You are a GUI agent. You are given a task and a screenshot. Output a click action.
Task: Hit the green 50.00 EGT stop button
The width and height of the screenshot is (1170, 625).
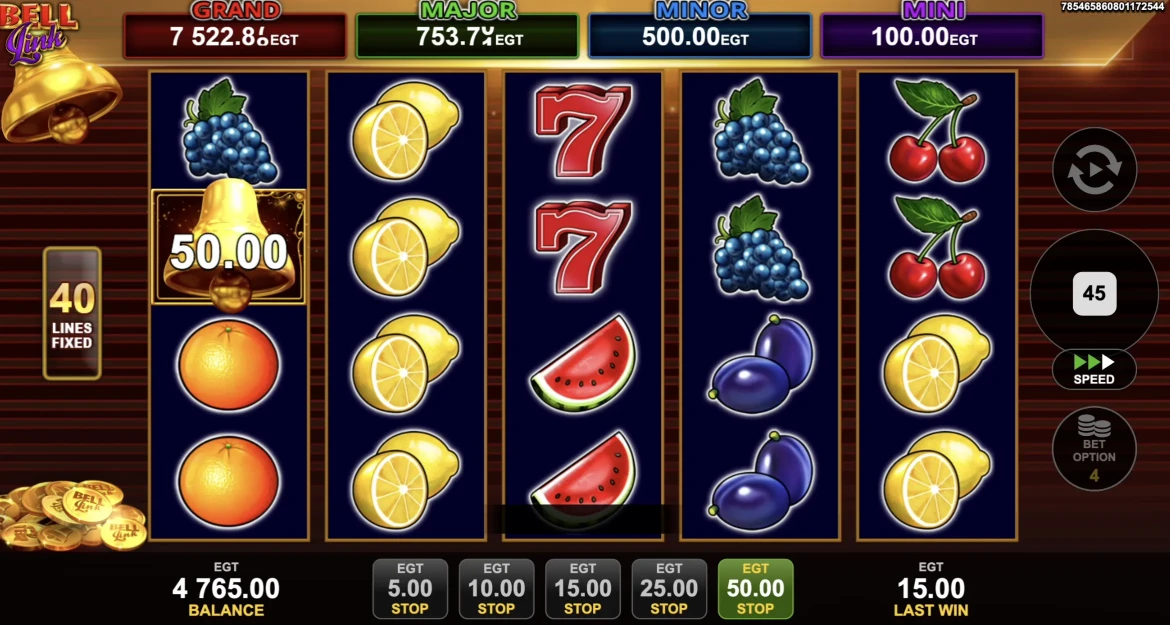(755, 589)
